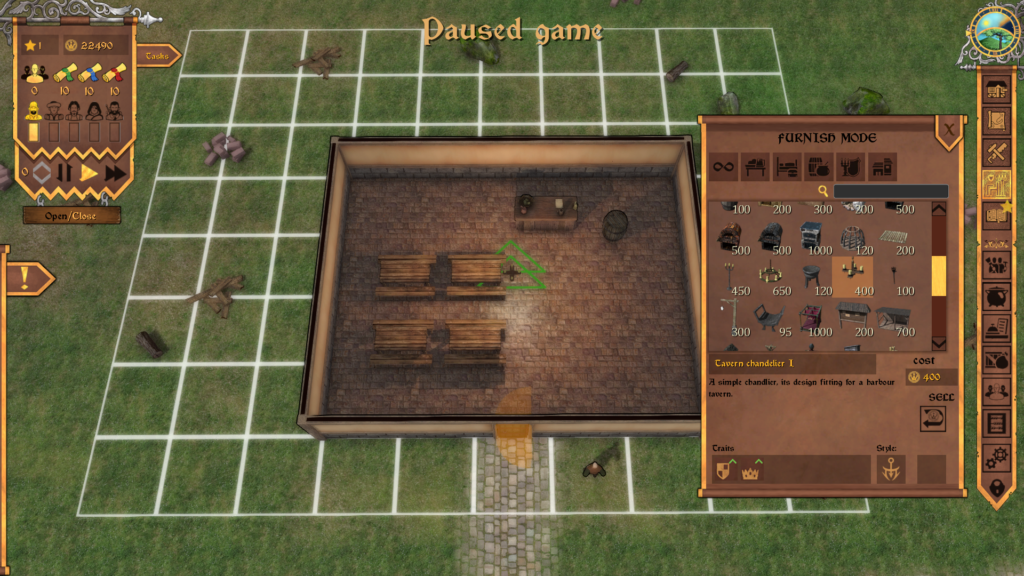Select the infinity all-items furniture filter

[x=724, y=167]
